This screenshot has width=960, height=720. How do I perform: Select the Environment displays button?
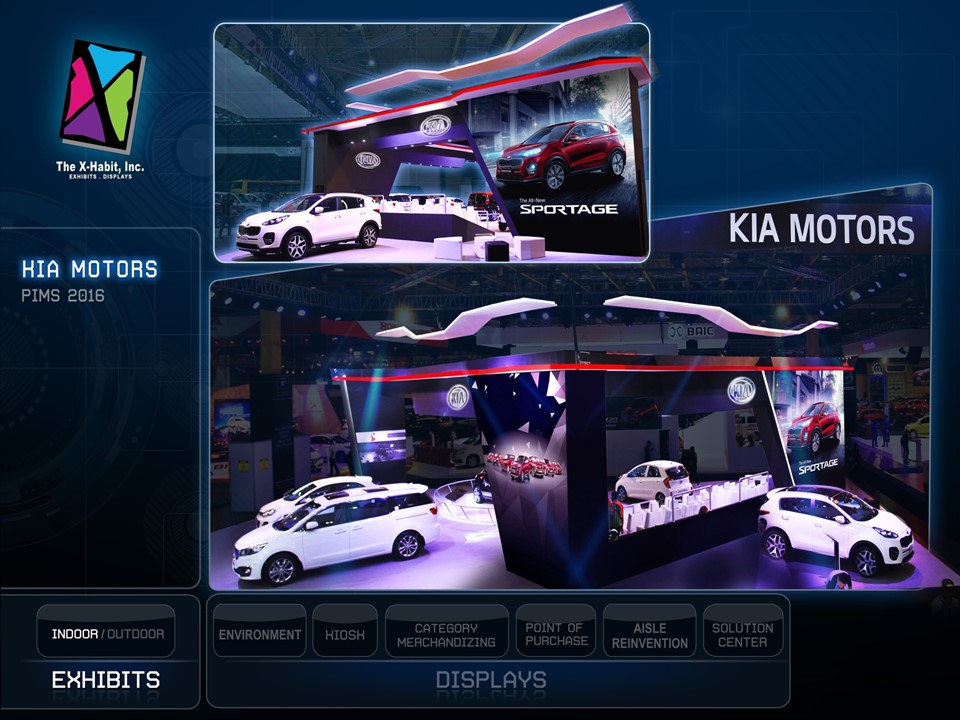[x=260, y=634]
